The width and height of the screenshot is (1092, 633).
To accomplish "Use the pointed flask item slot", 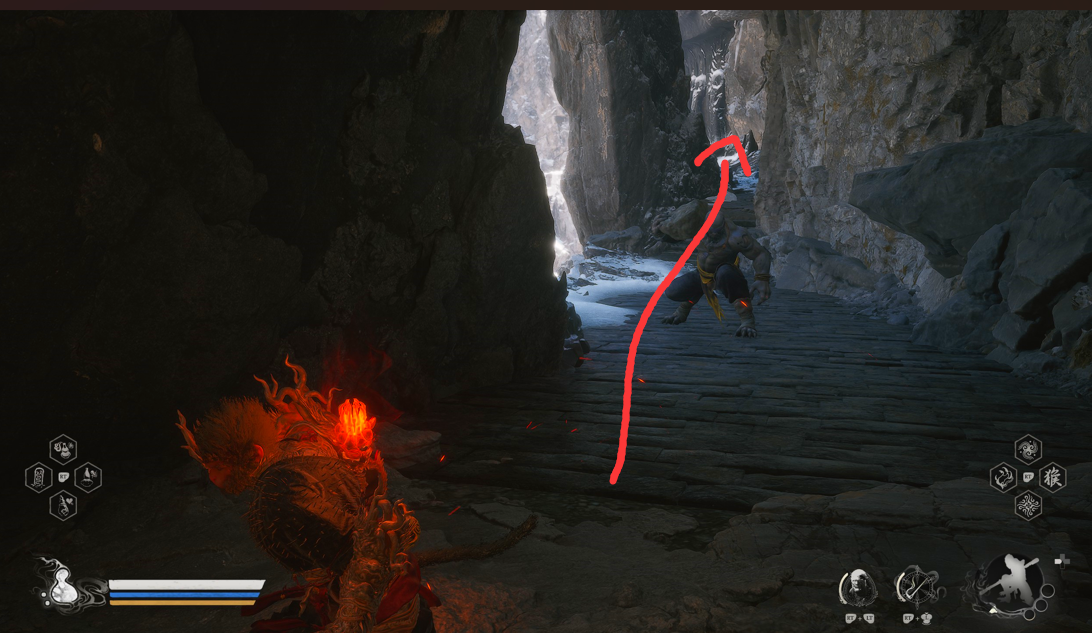I will [89, 477].
